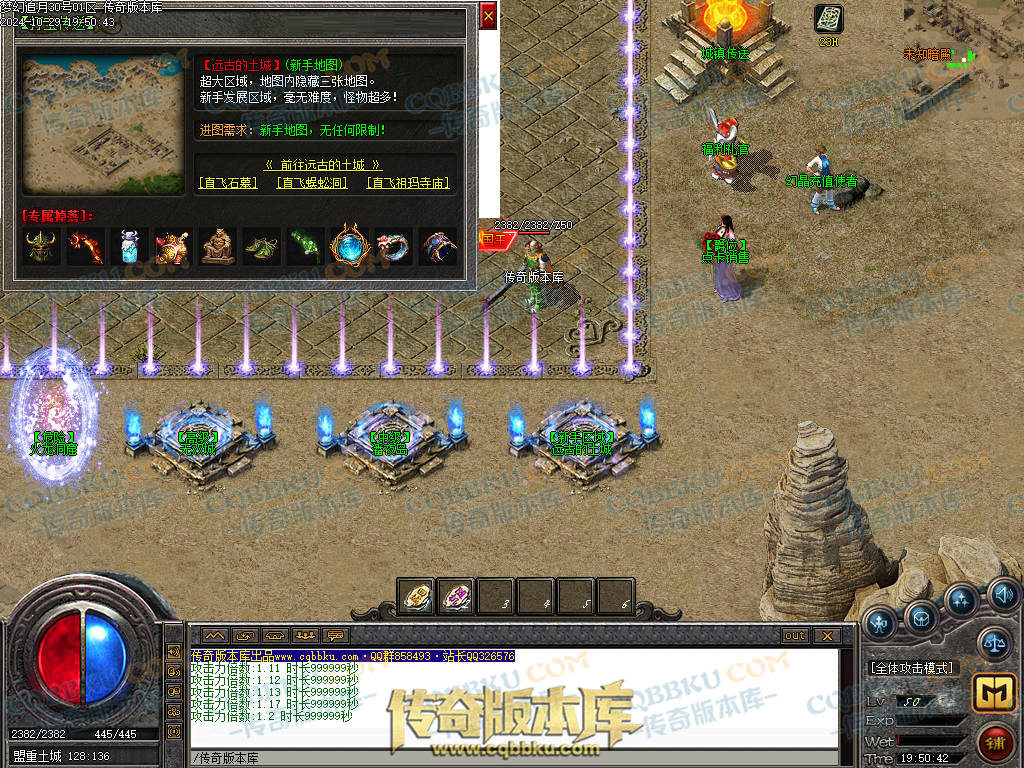Open the gold M menu button
Image resolution: width=1024 pixels, height=768 pixels.
(x=992, y=693)
